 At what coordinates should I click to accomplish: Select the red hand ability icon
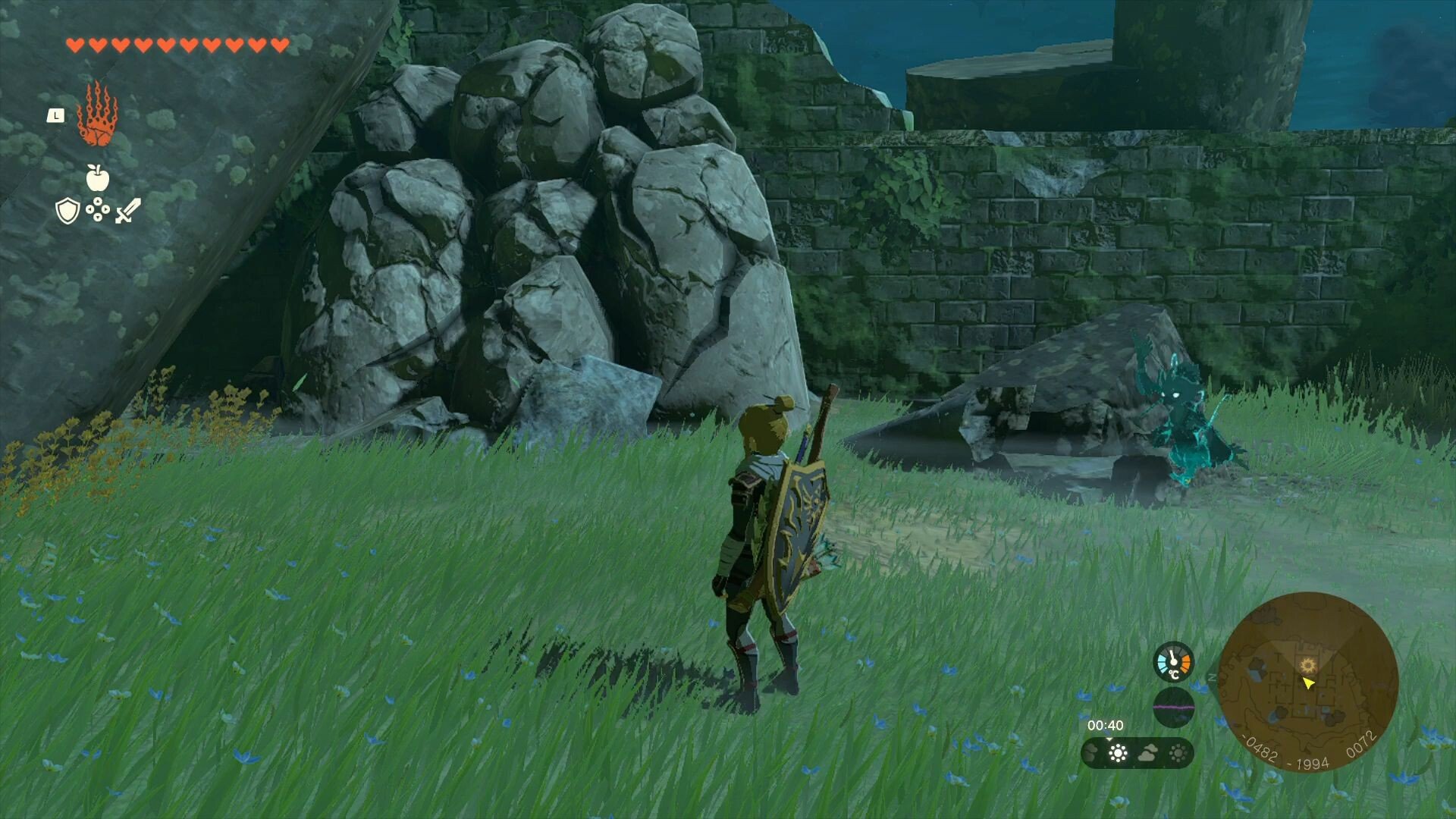[x=97, y=115]
